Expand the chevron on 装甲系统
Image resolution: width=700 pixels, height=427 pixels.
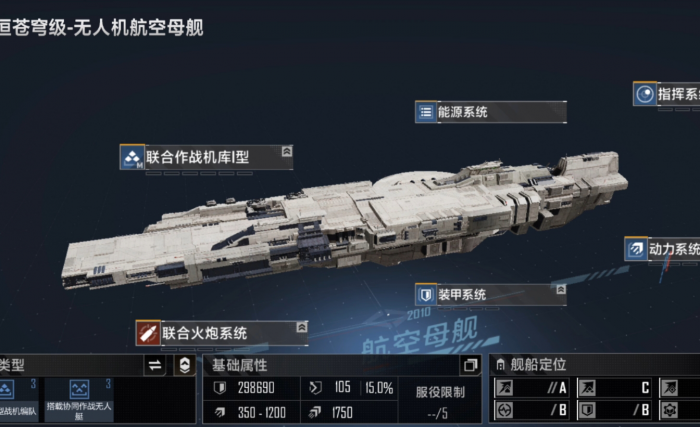[x=558, y=291]
